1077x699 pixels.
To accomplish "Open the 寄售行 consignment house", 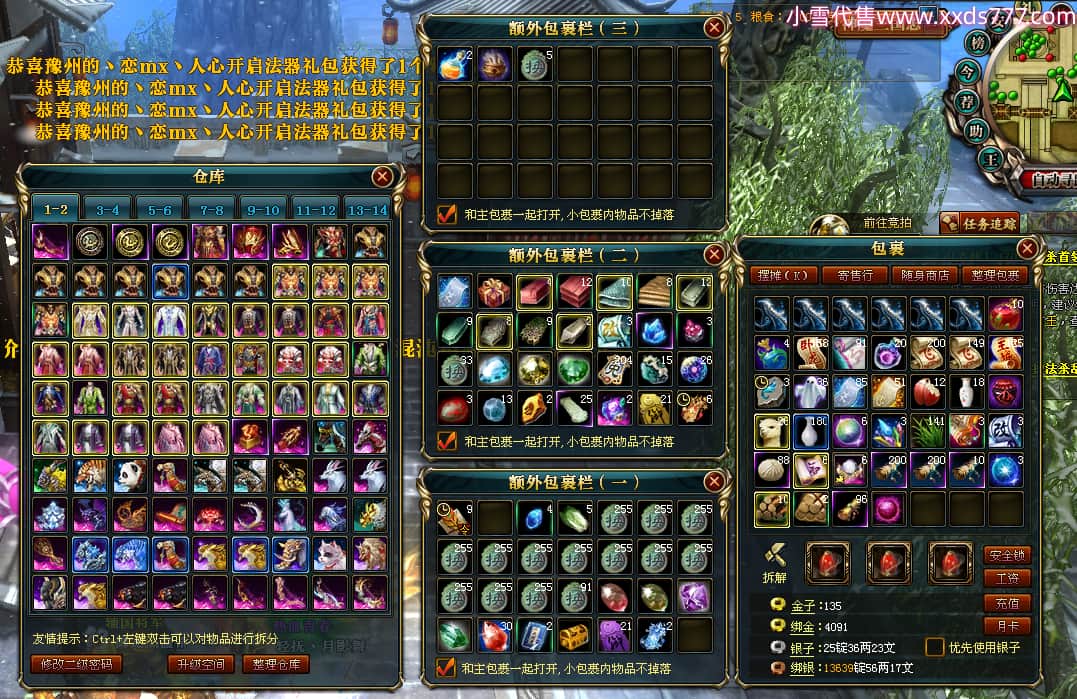I will 855,275.
